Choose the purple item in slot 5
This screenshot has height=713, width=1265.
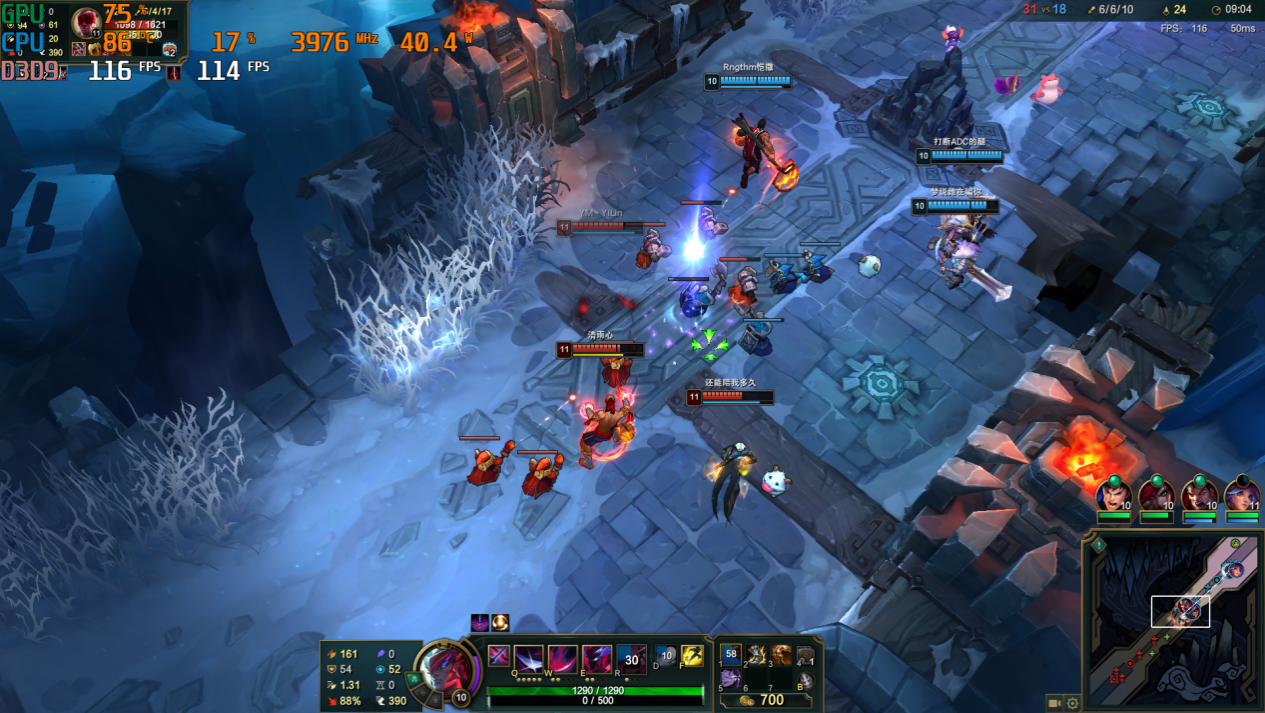[x=731, y=679]
